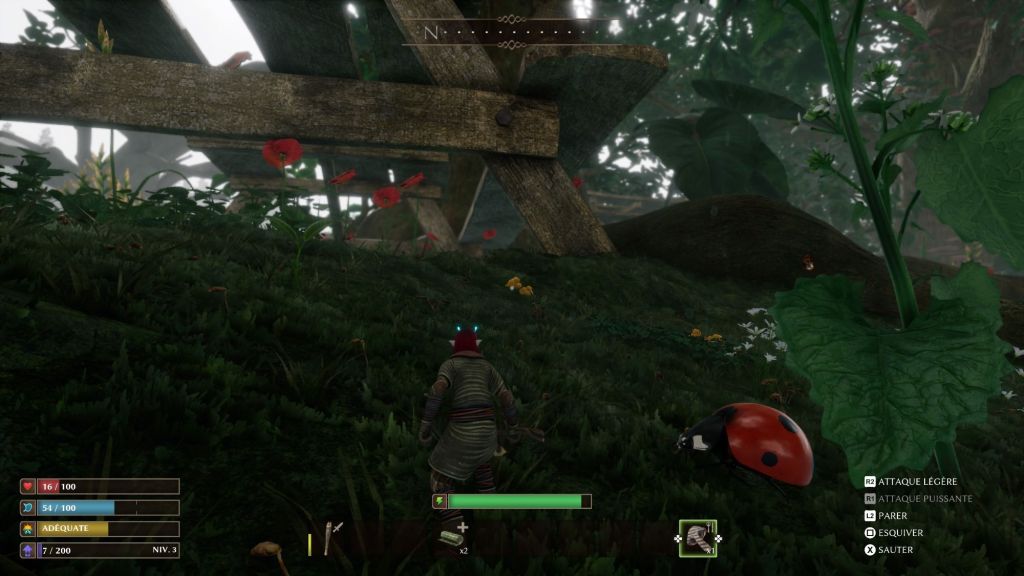
Task: Click the compass bar showing North
Action: click(512, 32)
